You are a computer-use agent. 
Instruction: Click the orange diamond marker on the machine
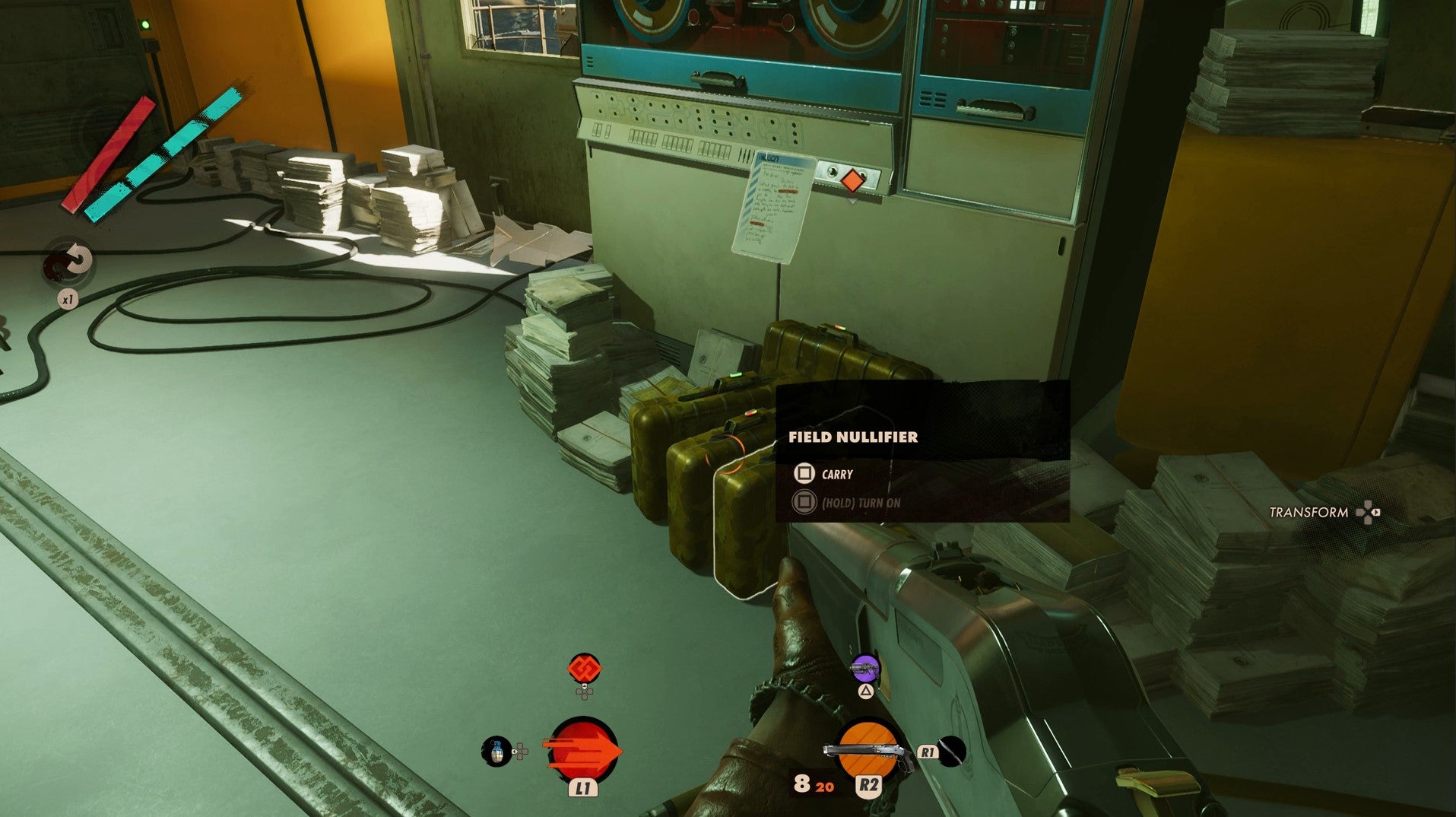(854, 180)
